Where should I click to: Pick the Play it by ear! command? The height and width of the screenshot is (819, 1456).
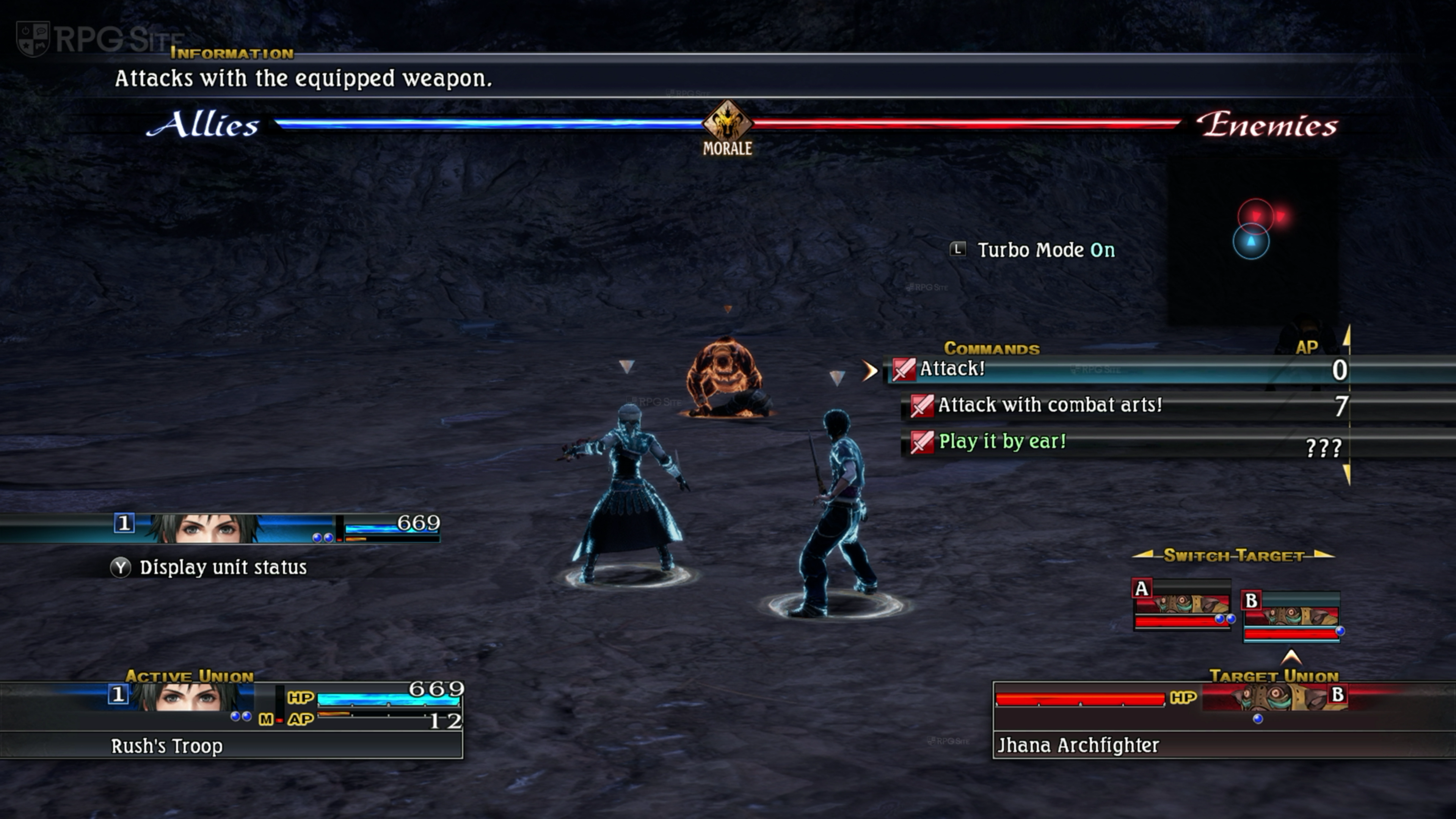(1001, 441)
